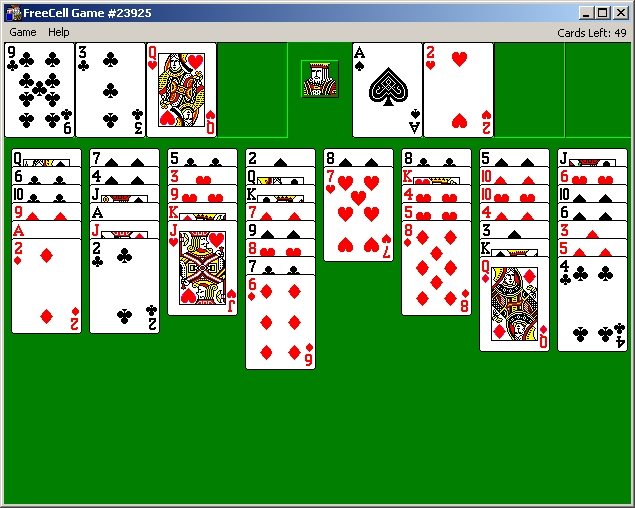Pick the seven of hearts card
Image resolution: width=635 pixels, height=508 pixels.
[x=358, y=215]
